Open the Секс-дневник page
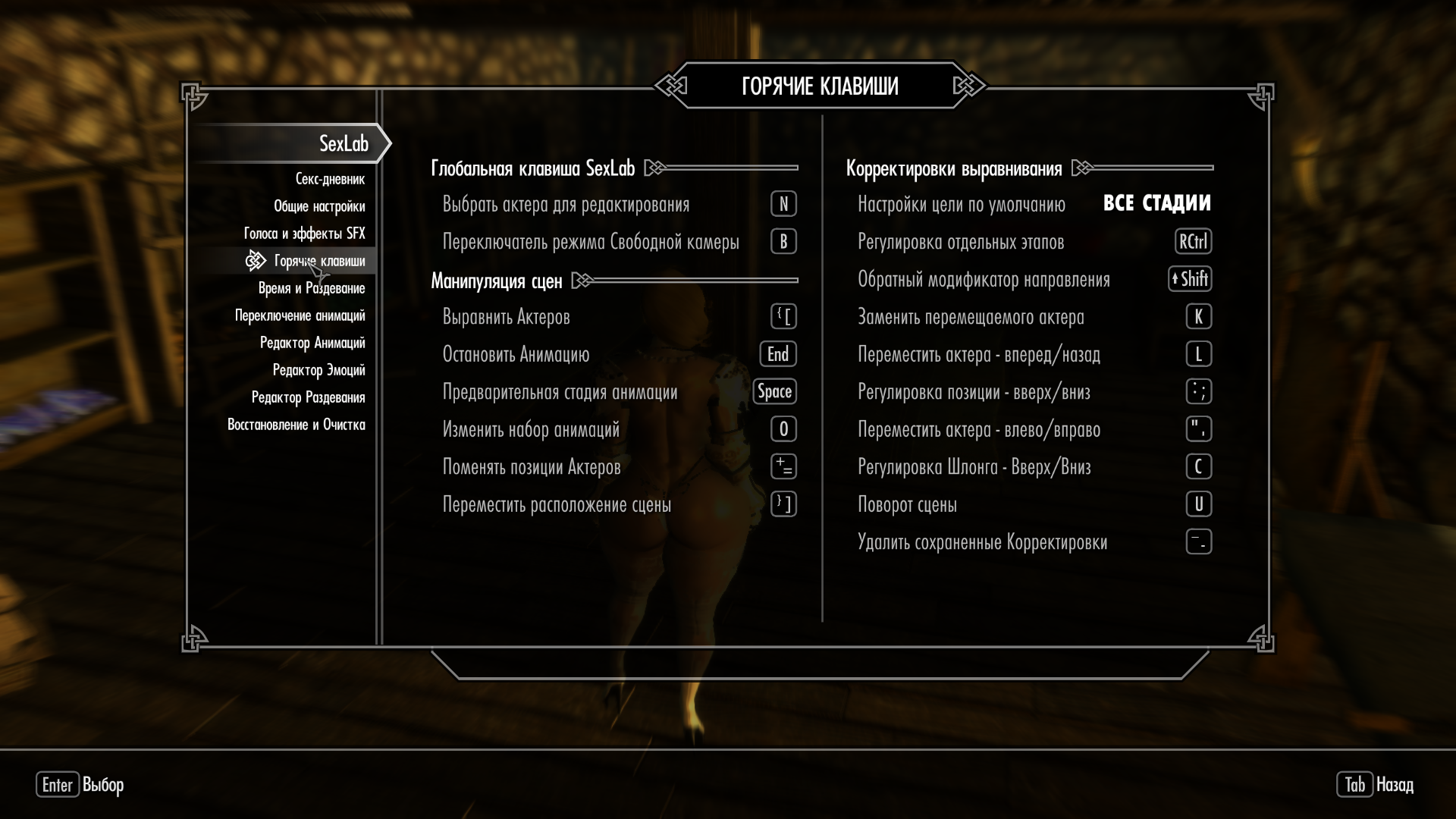This screenshot has height=819, width=1456. [330, 179]
